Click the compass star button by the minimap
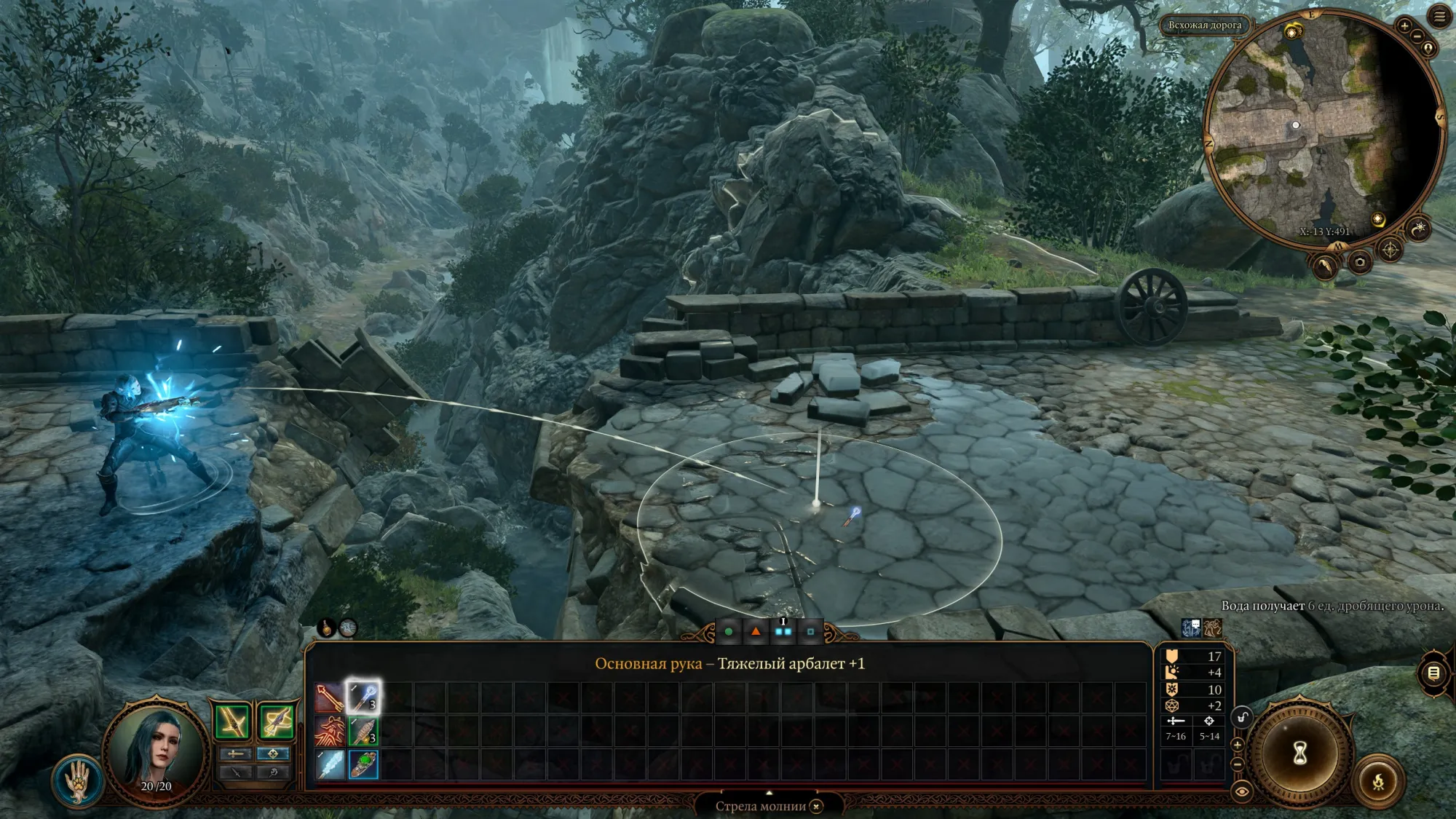Viewport: 1456px width, 819px height. [1390, 250]
